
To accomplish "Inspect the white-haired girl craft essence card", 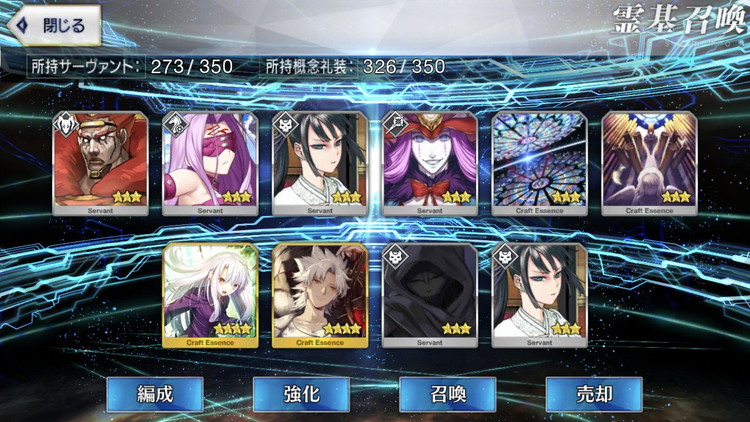I will [x=210, y=295].
